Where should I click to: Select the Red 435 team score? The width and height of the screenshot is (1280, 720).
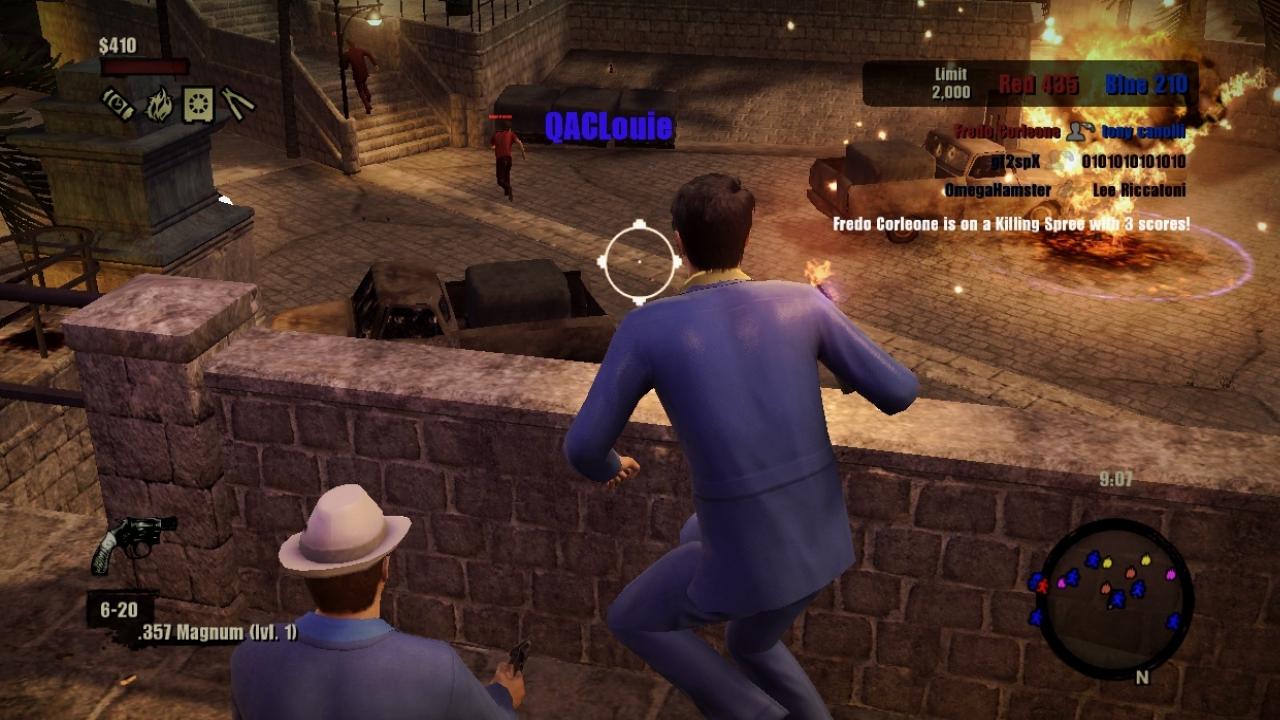[x=1037, y=84]
